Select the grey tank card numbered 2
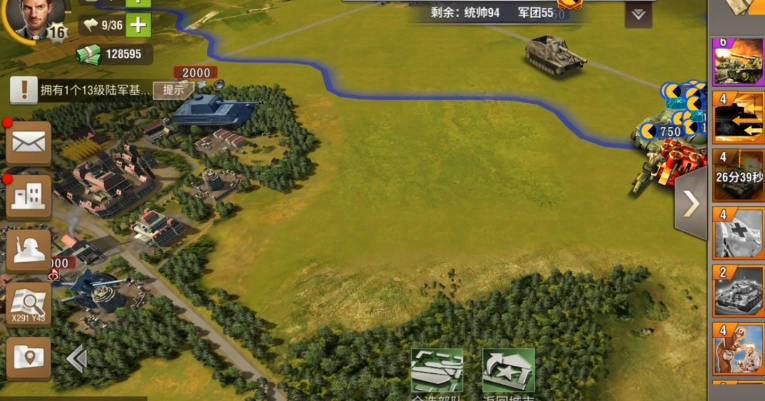The width and height of the screenshot is (765, 401). click(x=739, y=291)
